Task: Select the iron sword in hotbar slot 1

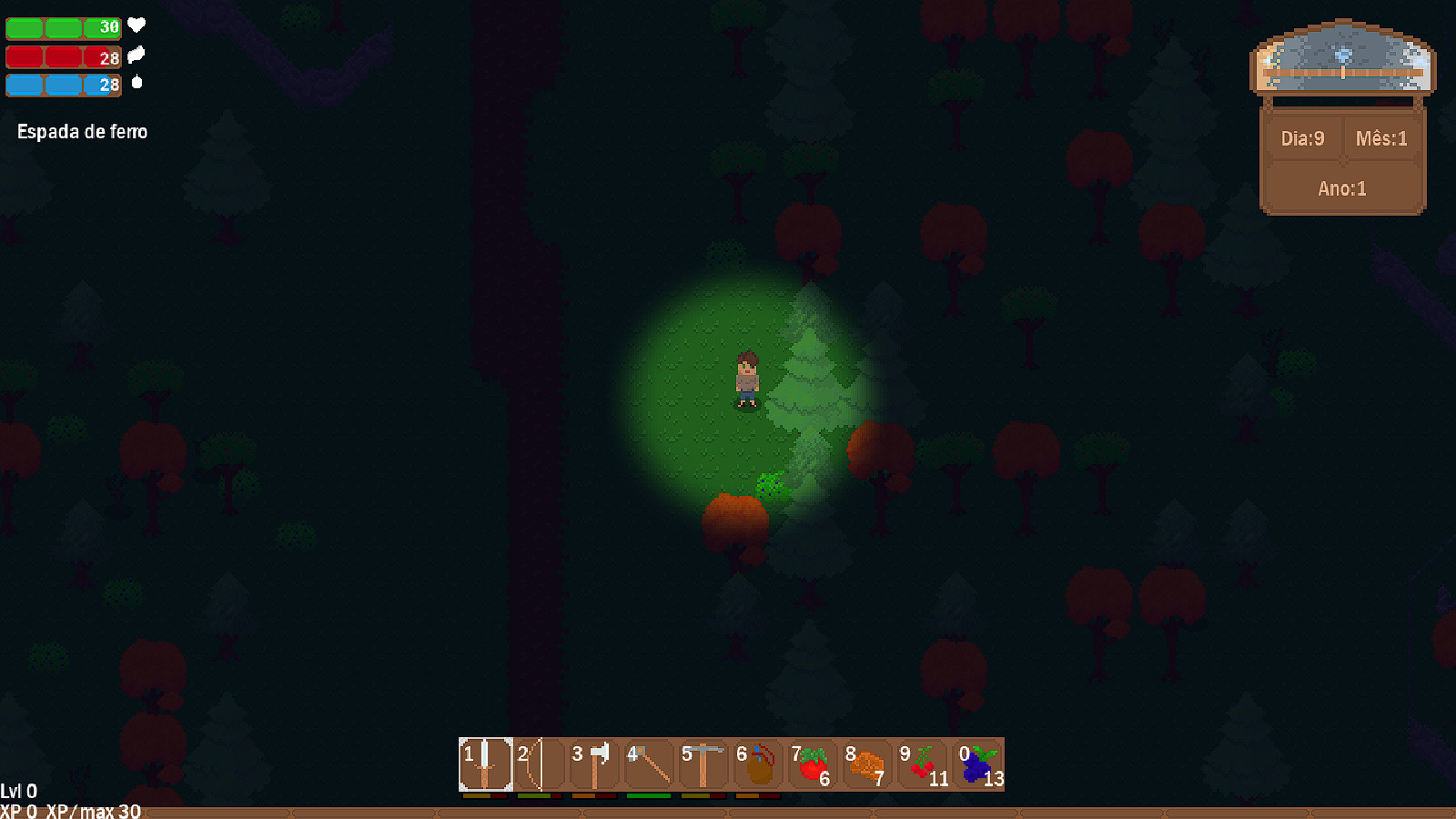Action: point(484,763)
